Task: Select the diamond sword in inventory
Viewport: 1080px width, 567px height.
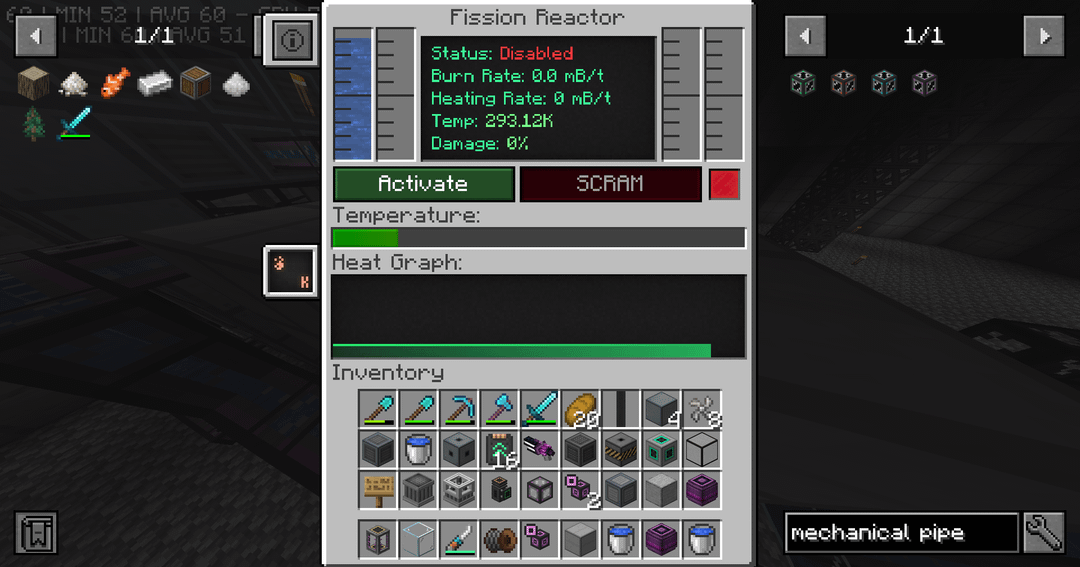Action: tap(539, 409)
